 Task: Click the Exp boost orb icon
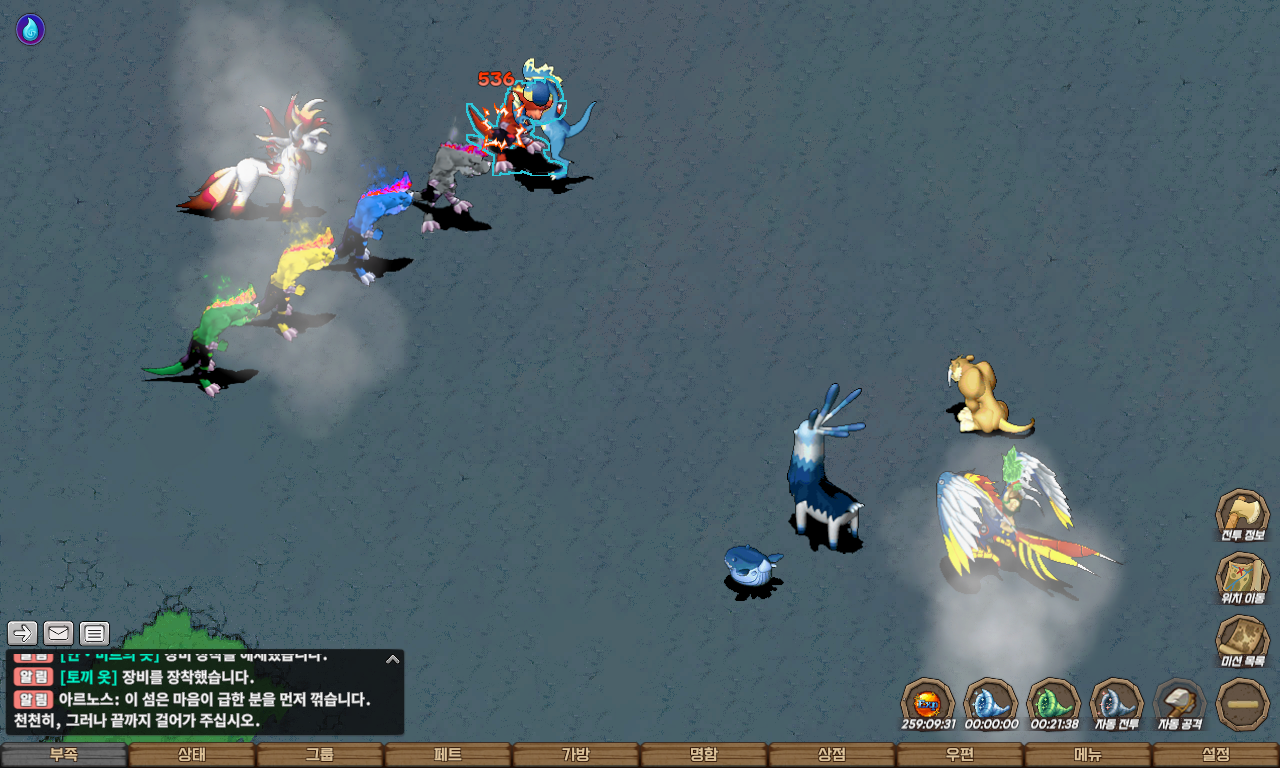tap(928, 702)
